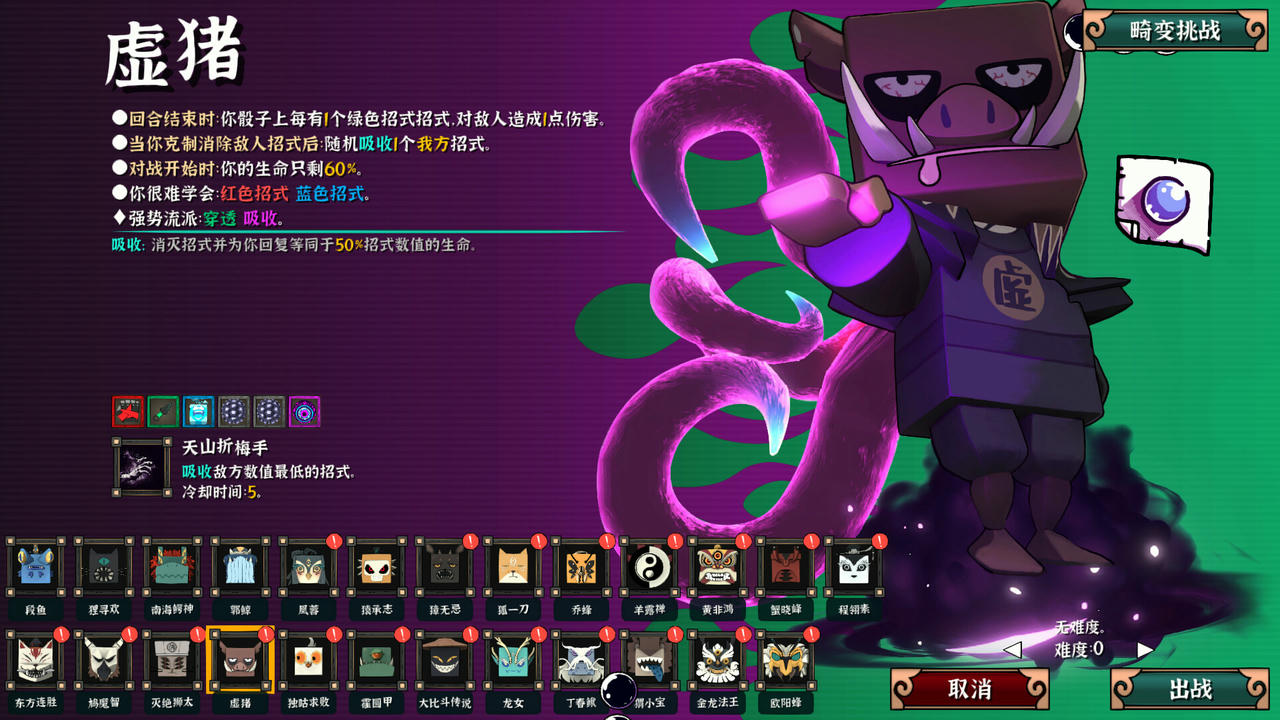The height and width of the screenshot is (720, 1280).
Task: Click the 出战 button to start battle
Action: coord(1190,689)
